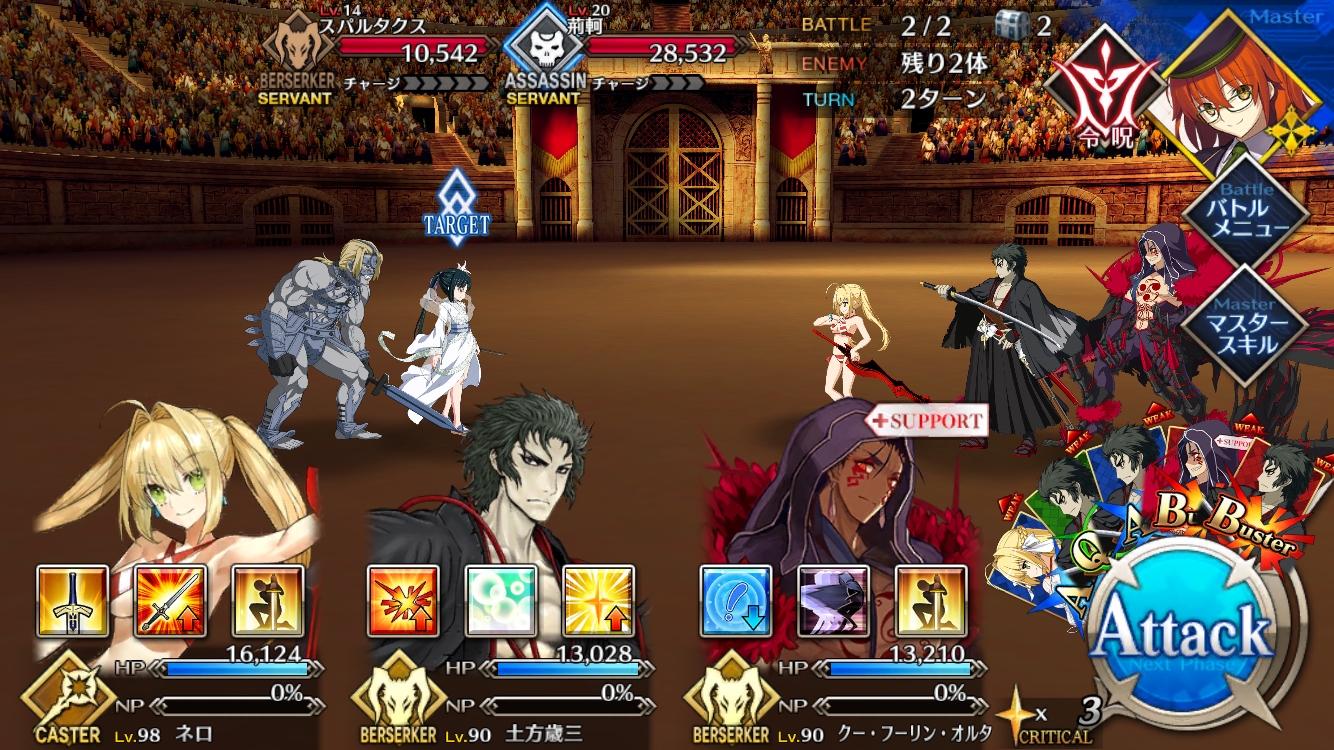Activate Hijikata's red burst-up skill
Viewport: 1334px width, 750px height.
pos(404,601)
